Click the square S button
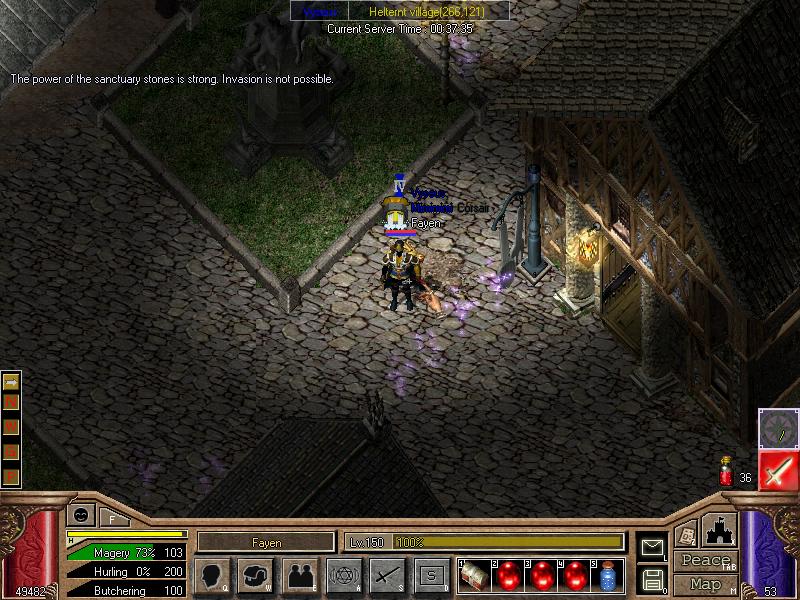 pos(431,575)
